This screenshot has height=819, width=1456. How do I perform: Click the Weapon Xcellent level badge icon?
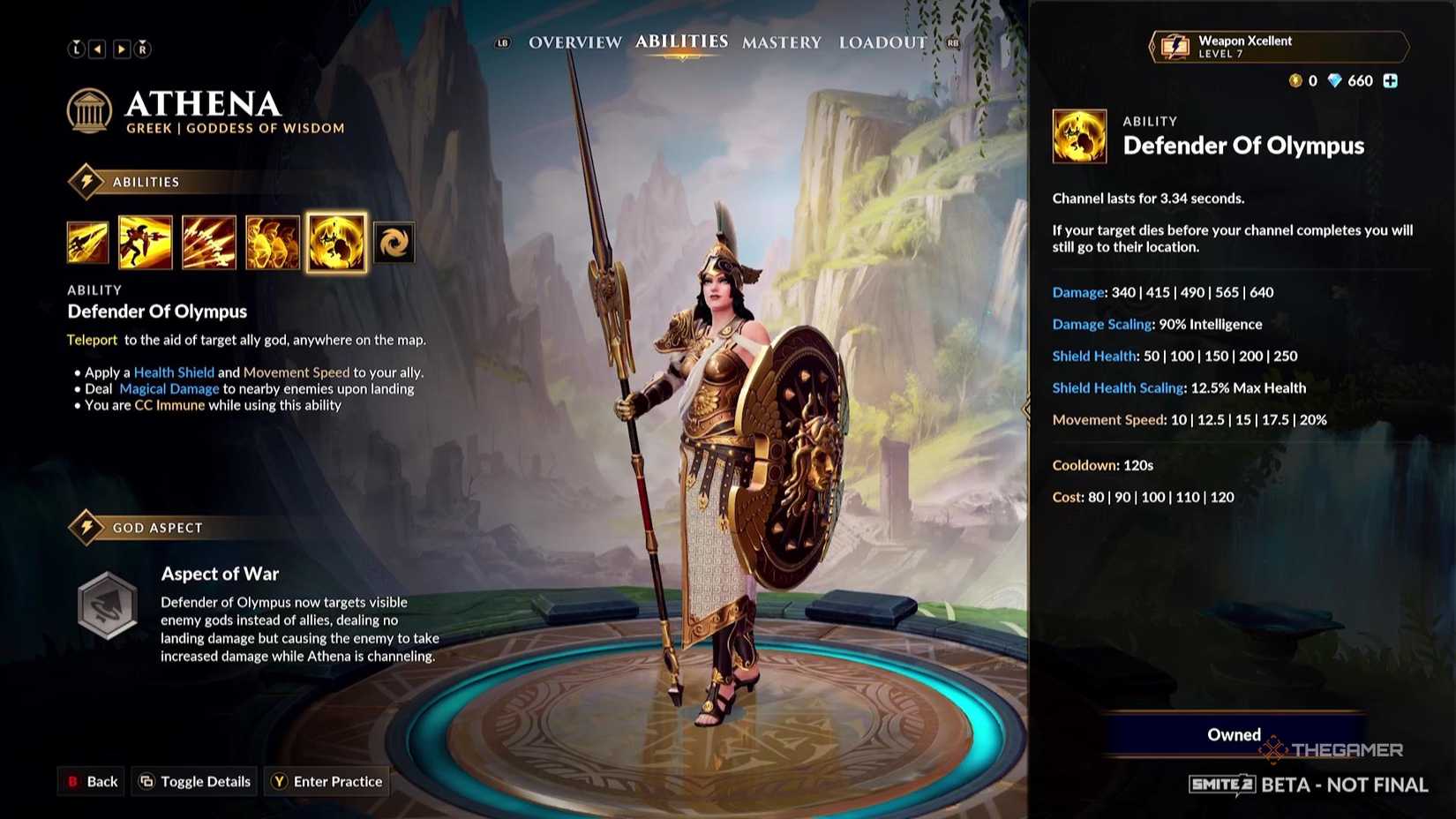pos(1175,47)
